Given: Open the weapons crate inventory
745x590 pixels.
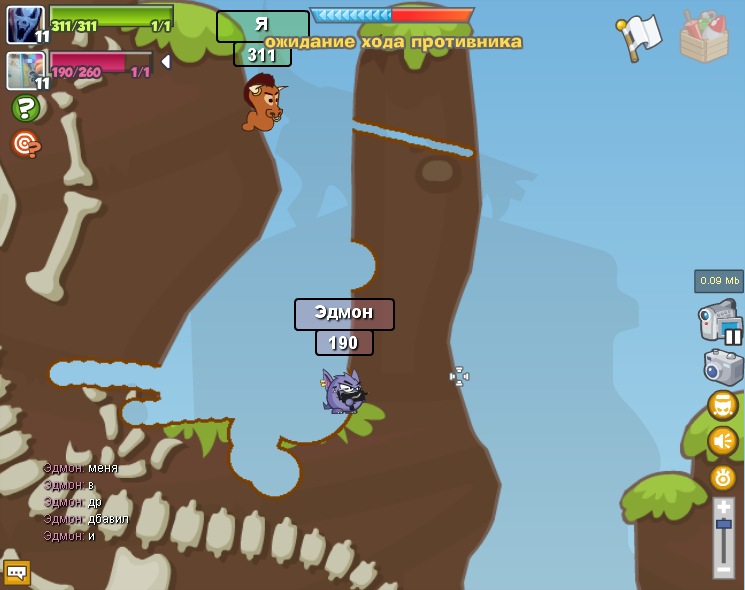Looking at the screenshot, I should coord(704,36).
